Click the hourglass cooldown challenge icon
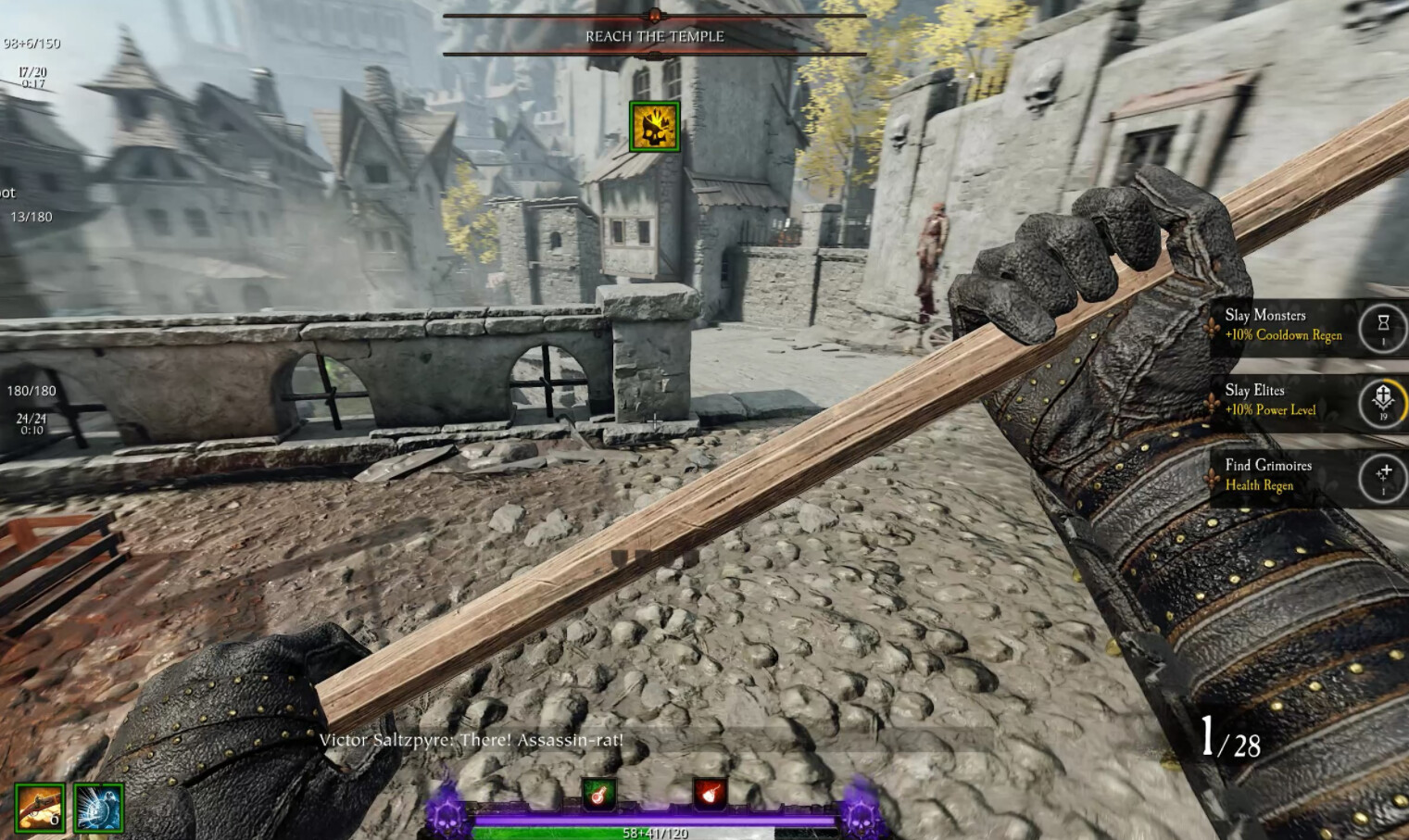Viewport: 1409px width, 840px height. click(1382, 326)
